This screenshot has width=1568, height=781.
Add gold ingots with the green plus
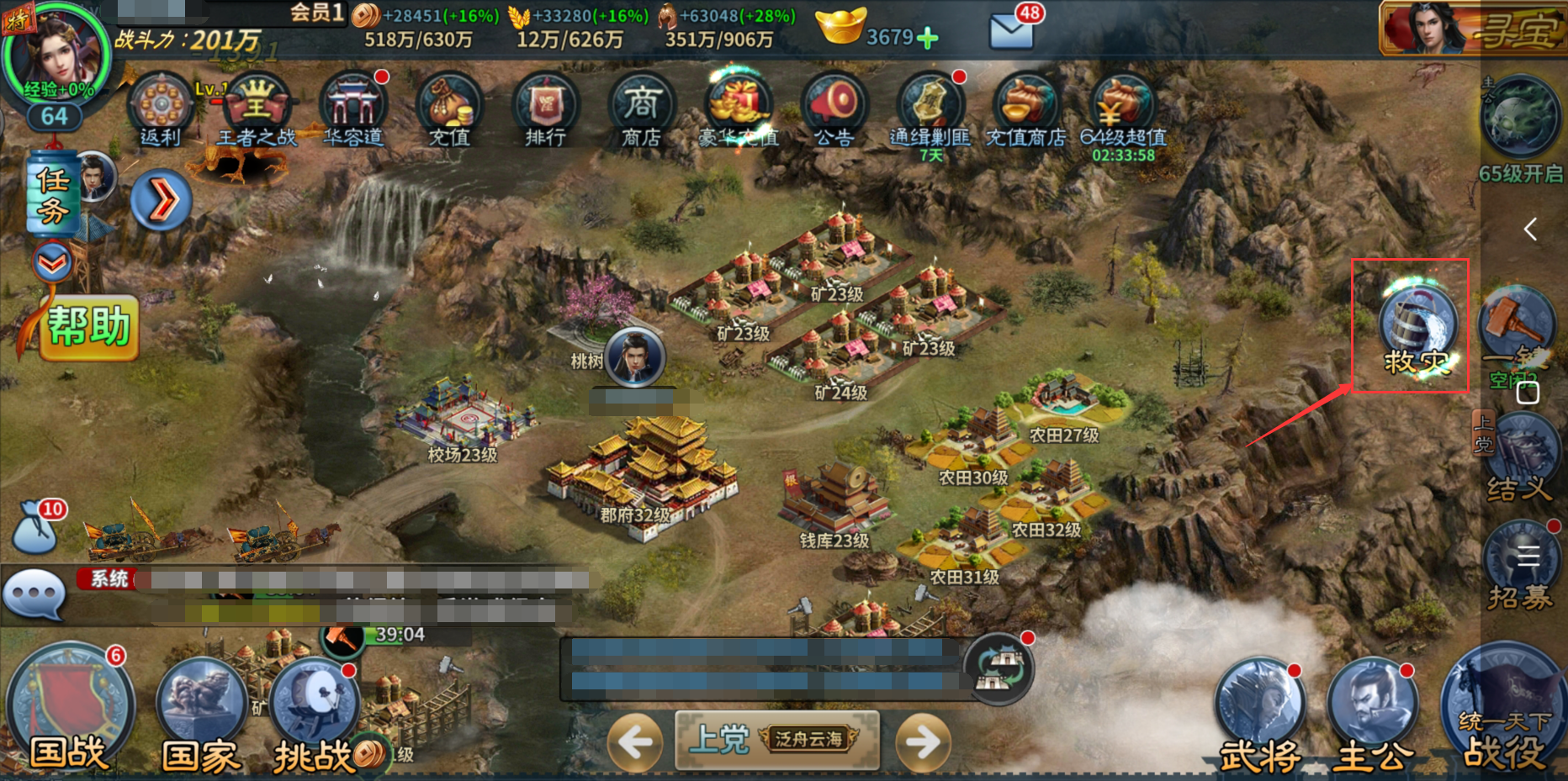(927, 38)
